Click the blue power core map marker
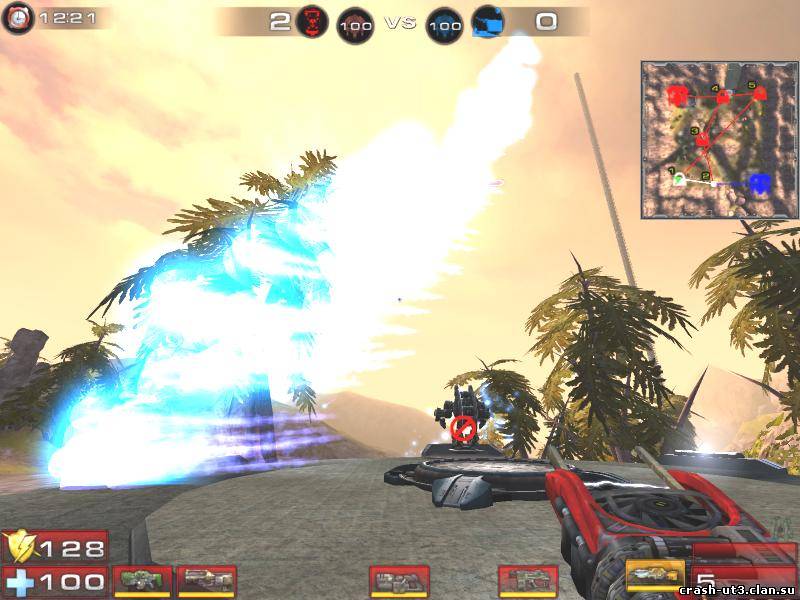This screenshot has width=800, height=600. click(759, 183)
